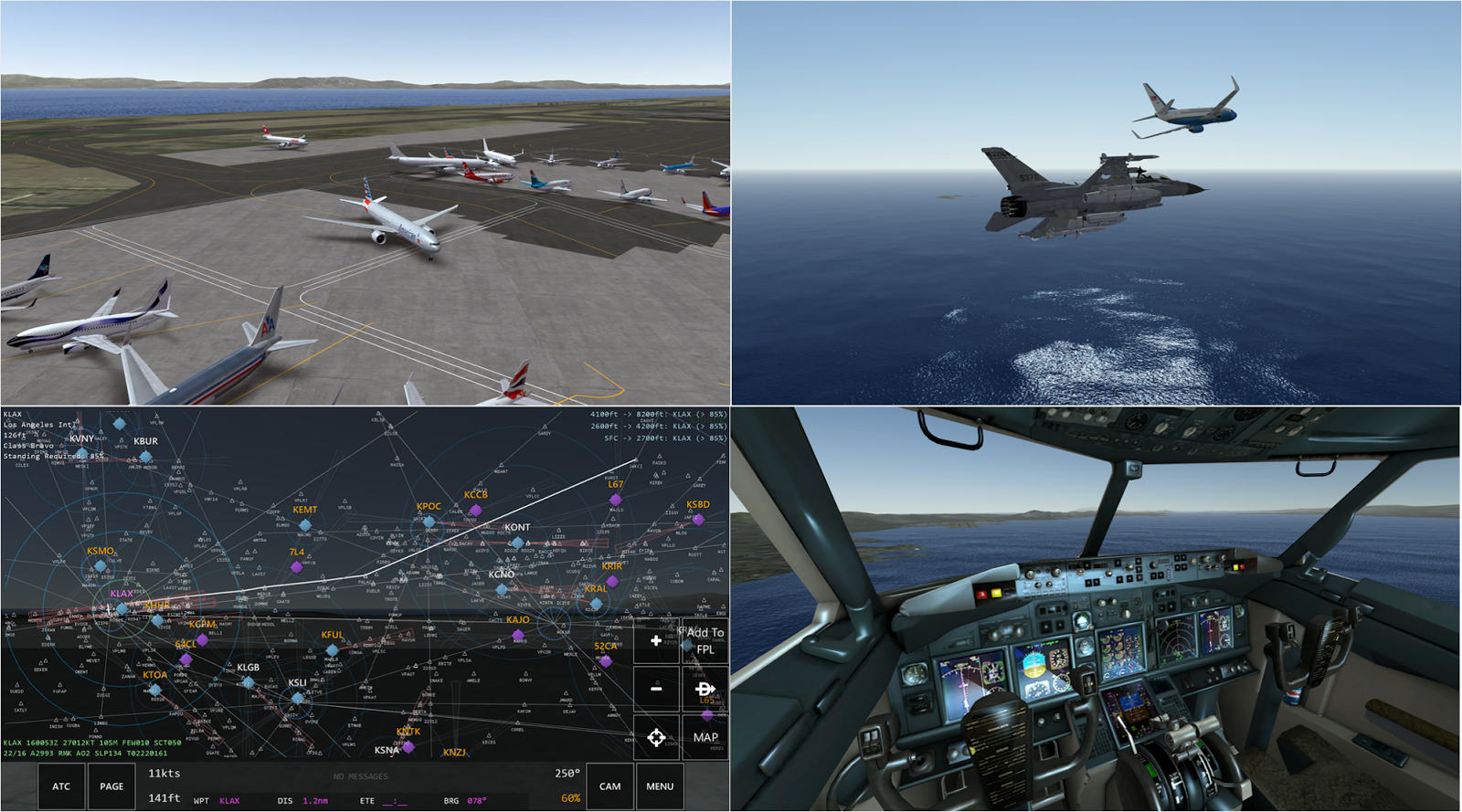
Task: Switch instrument pages with the PAGE button
Action: pyautogui.click(x=112, y=786)
